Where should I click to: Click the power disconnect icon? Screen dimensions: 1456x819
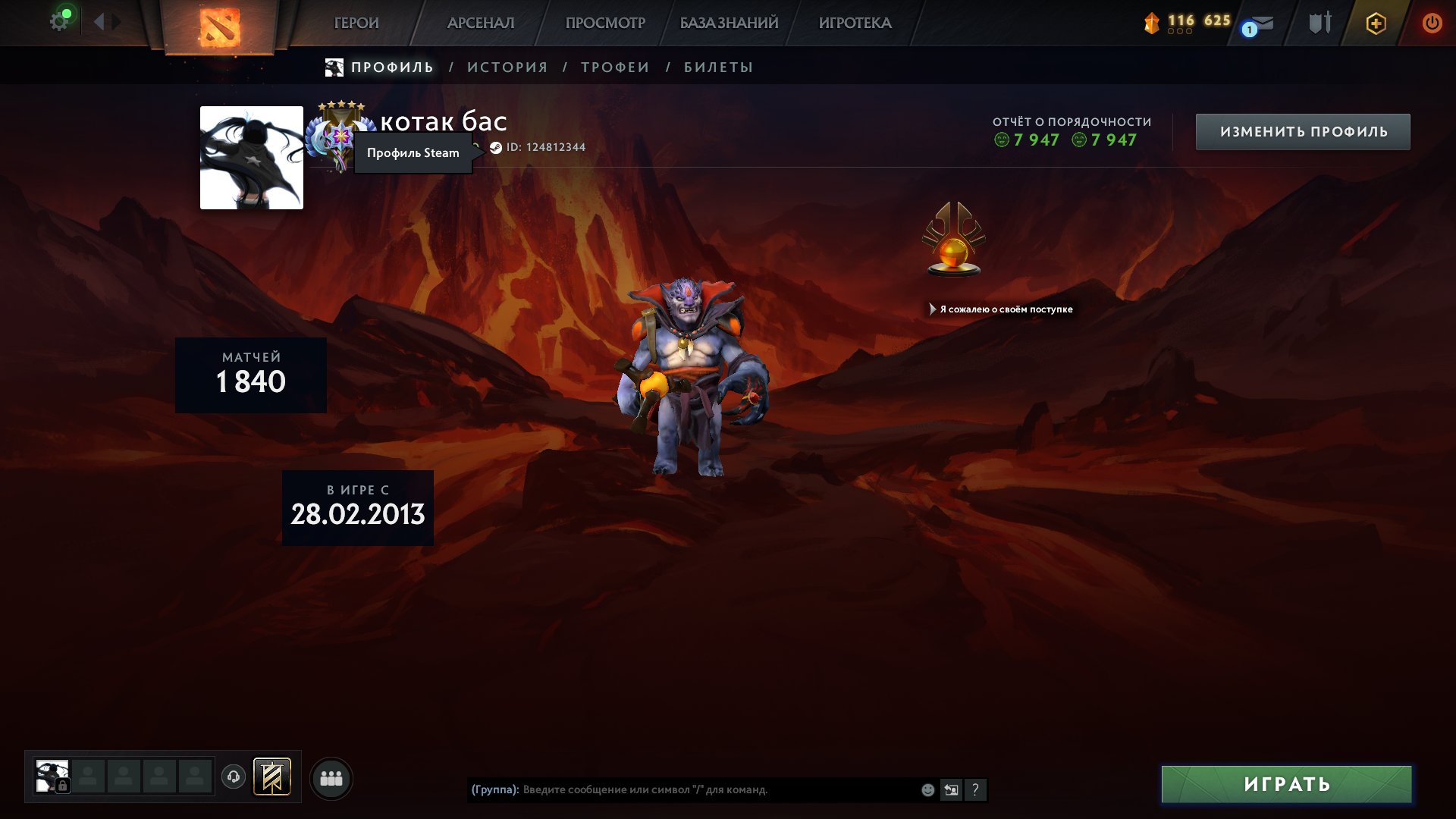pyautogui.click(x=1432, y=22)
